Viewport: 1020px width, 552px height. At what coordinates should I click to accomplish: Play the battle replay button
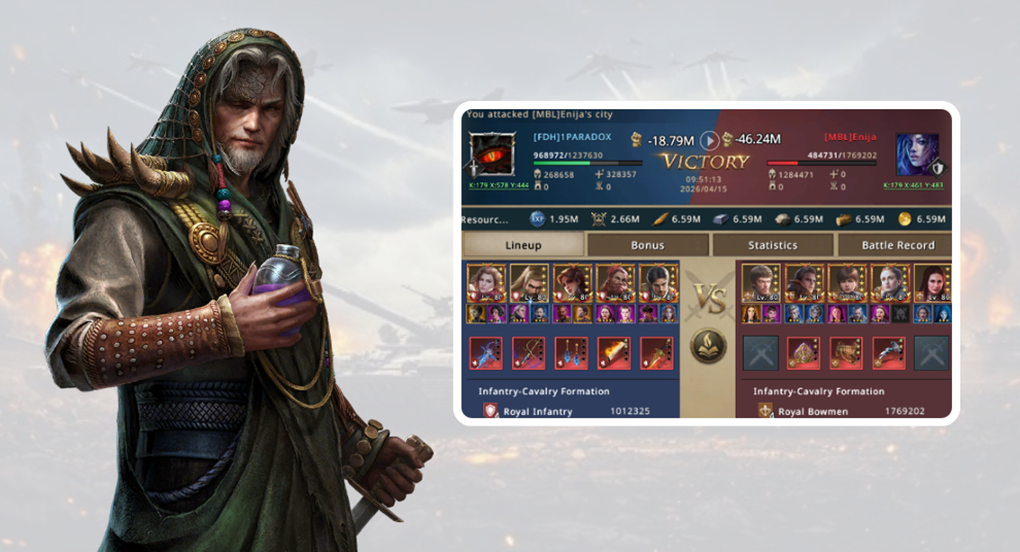coord(709,140)
